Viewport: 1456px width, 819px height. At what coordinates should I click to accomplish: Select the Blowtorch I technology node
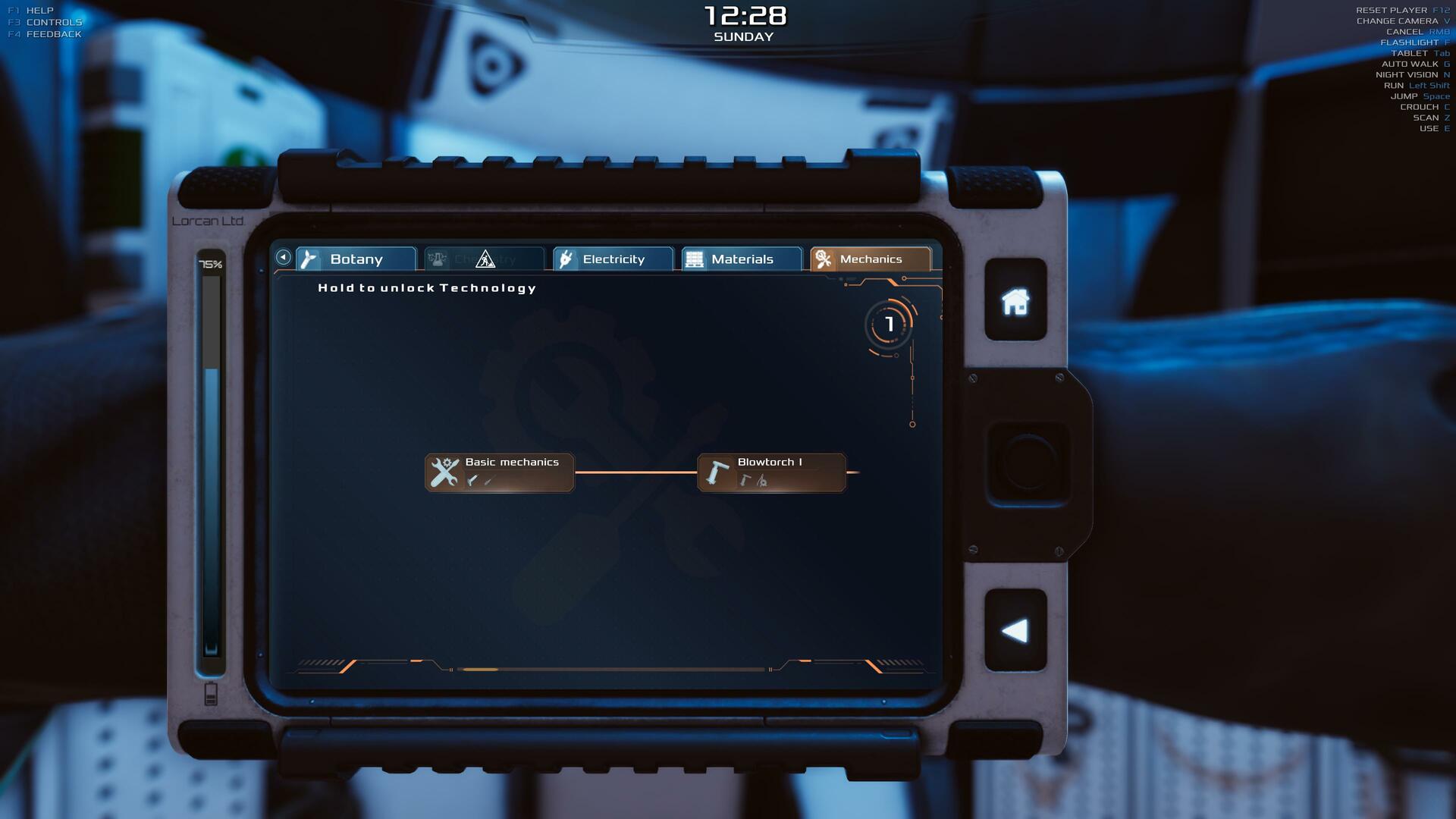[771, 472]
